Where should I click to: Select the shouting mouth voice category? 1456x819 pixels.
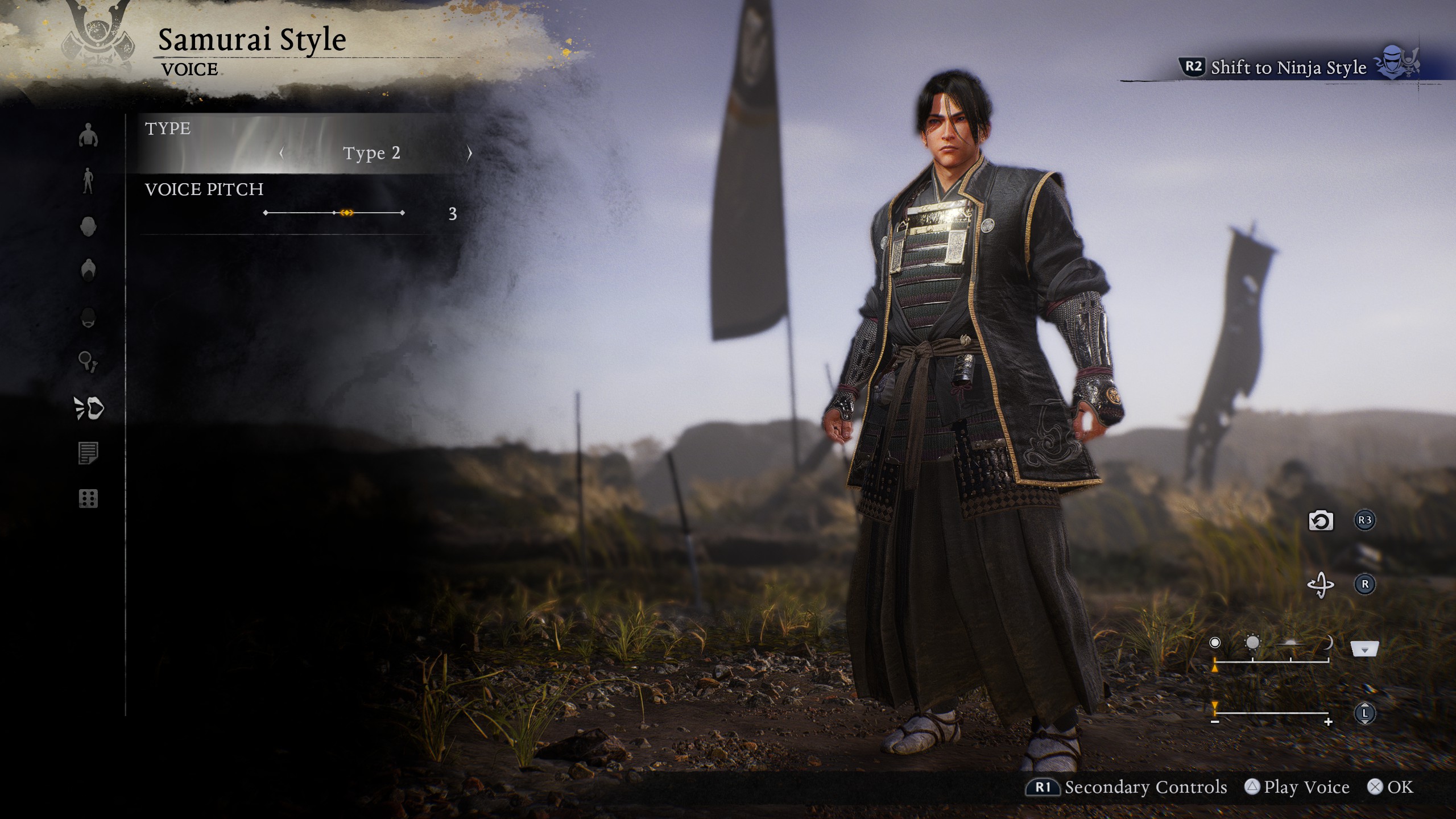tap(89, 408)
